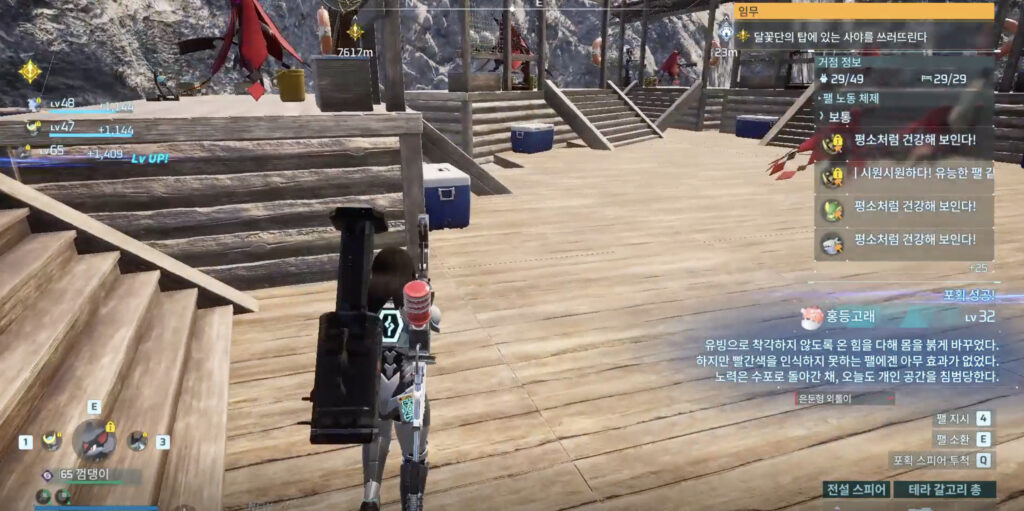Choose the right party pal marked 3
Image resolution: width=1024 pixels, height=511 pixels.
(137, 441)
